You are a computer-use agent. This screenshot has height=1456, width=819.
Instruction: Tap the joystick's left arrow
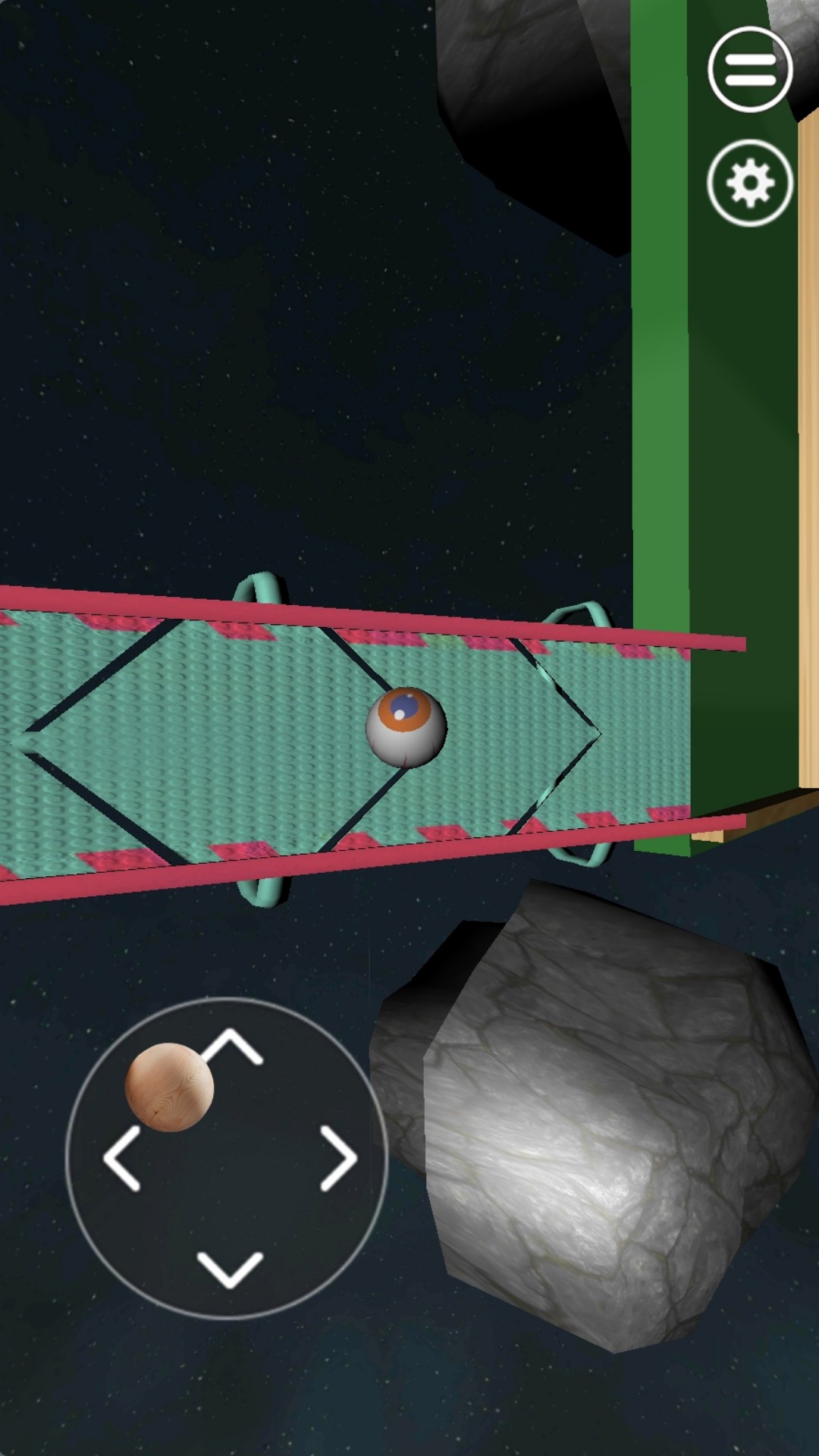[x=121, y=1158]
